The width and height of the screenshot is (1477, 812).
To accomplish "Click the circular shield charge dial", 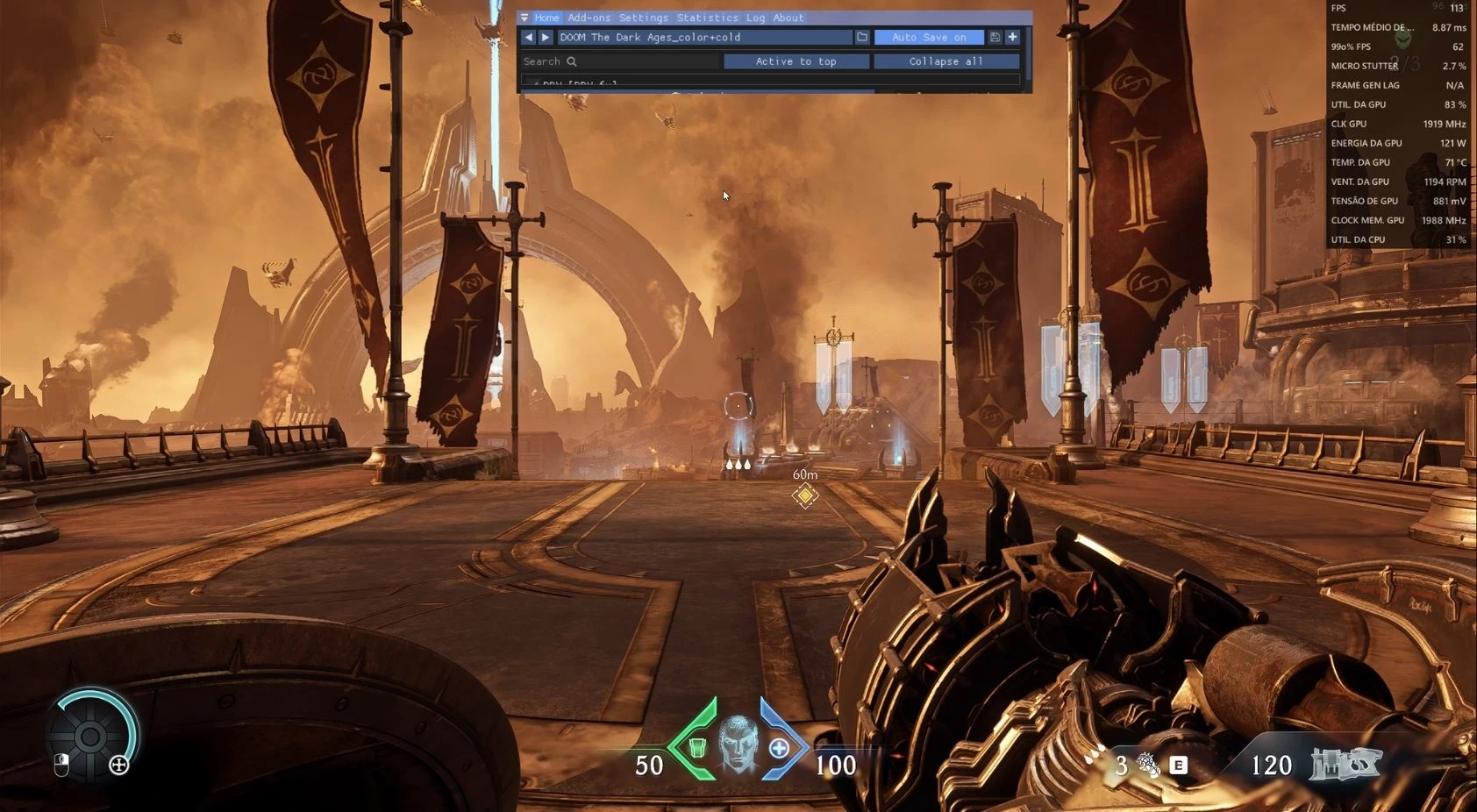I will click(x=90, y=737).
